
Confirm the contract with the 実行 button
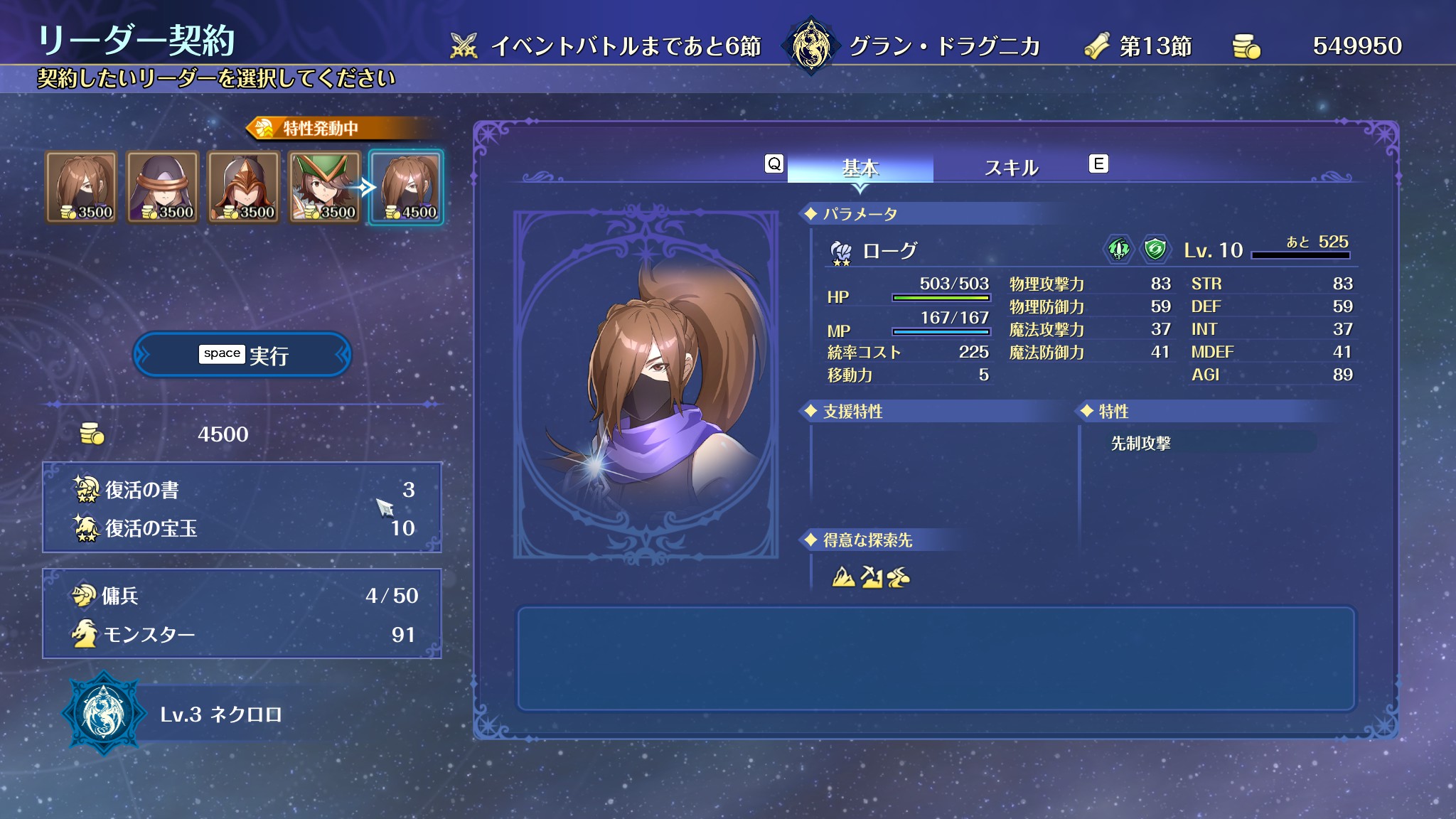[242, 355]
